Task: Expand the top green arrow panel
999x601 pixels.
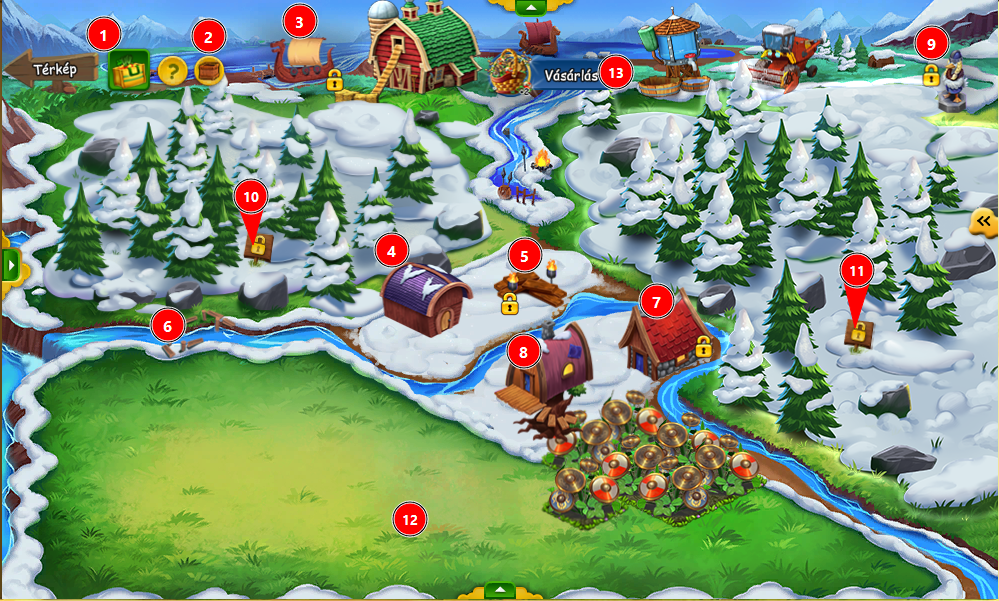Action: click(532, 6)
